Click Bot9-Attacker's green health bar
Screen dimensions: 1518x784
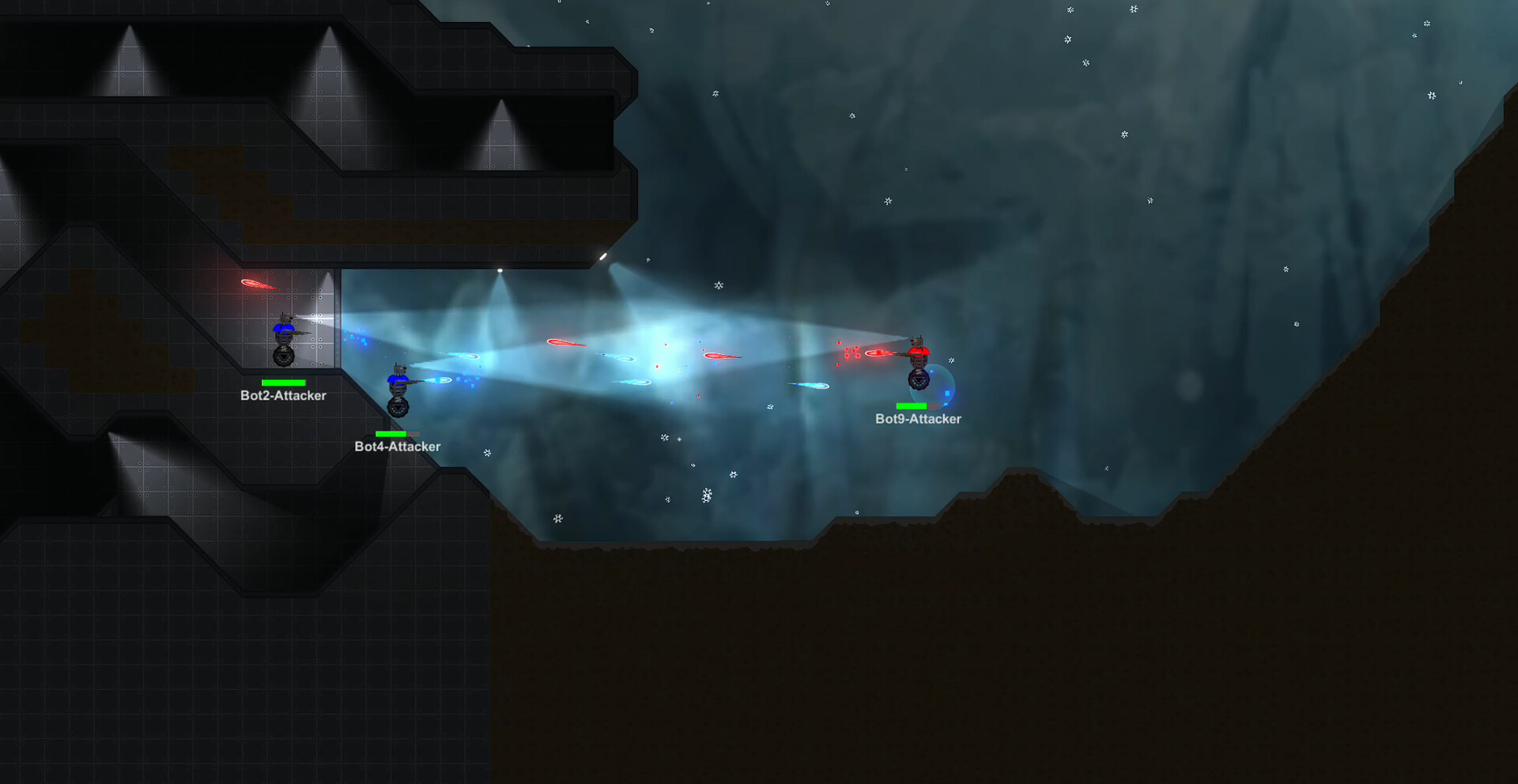(911, 407)
